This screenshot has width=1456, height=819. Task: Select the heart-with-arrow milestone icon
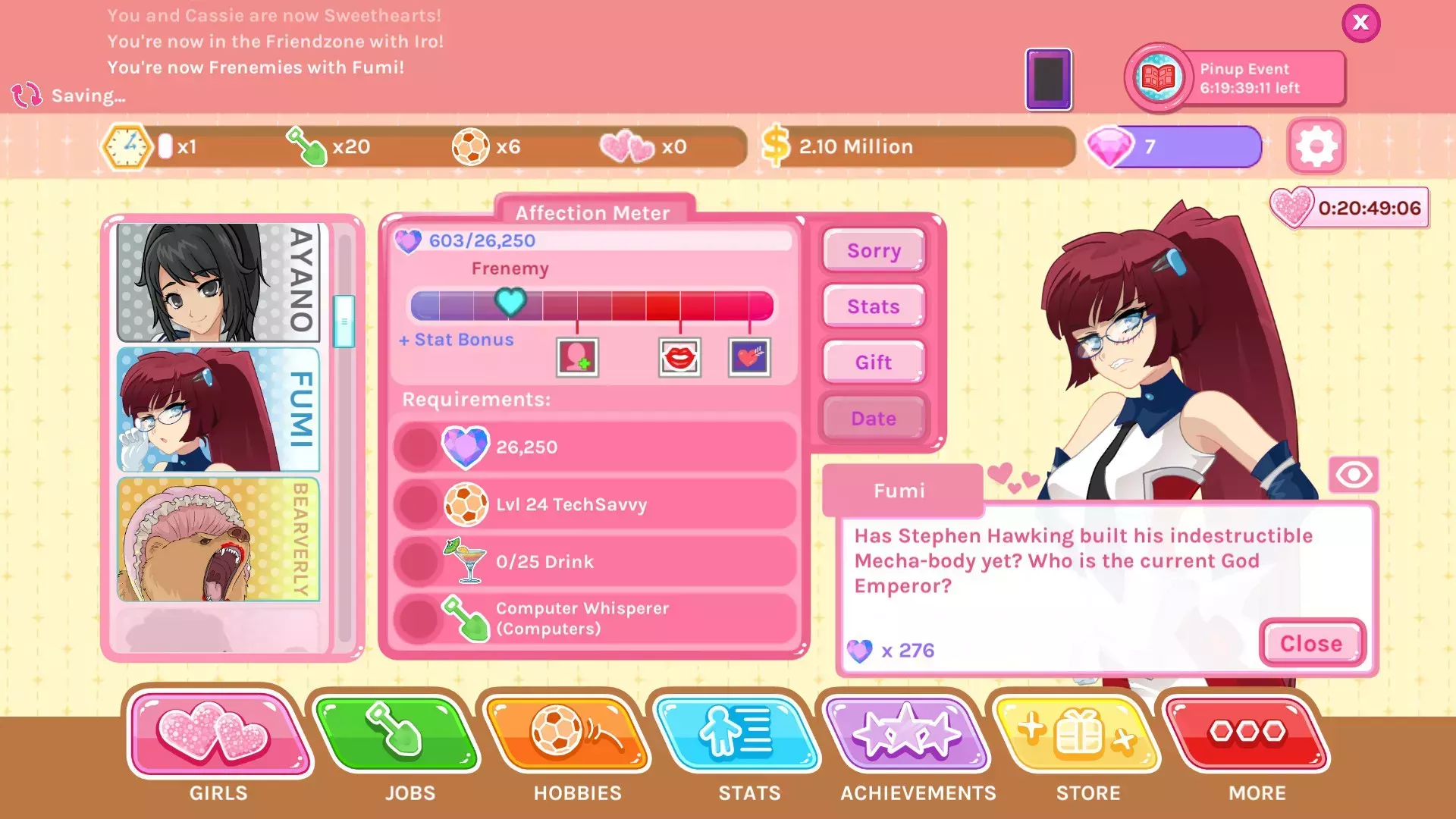coord(748,357)
